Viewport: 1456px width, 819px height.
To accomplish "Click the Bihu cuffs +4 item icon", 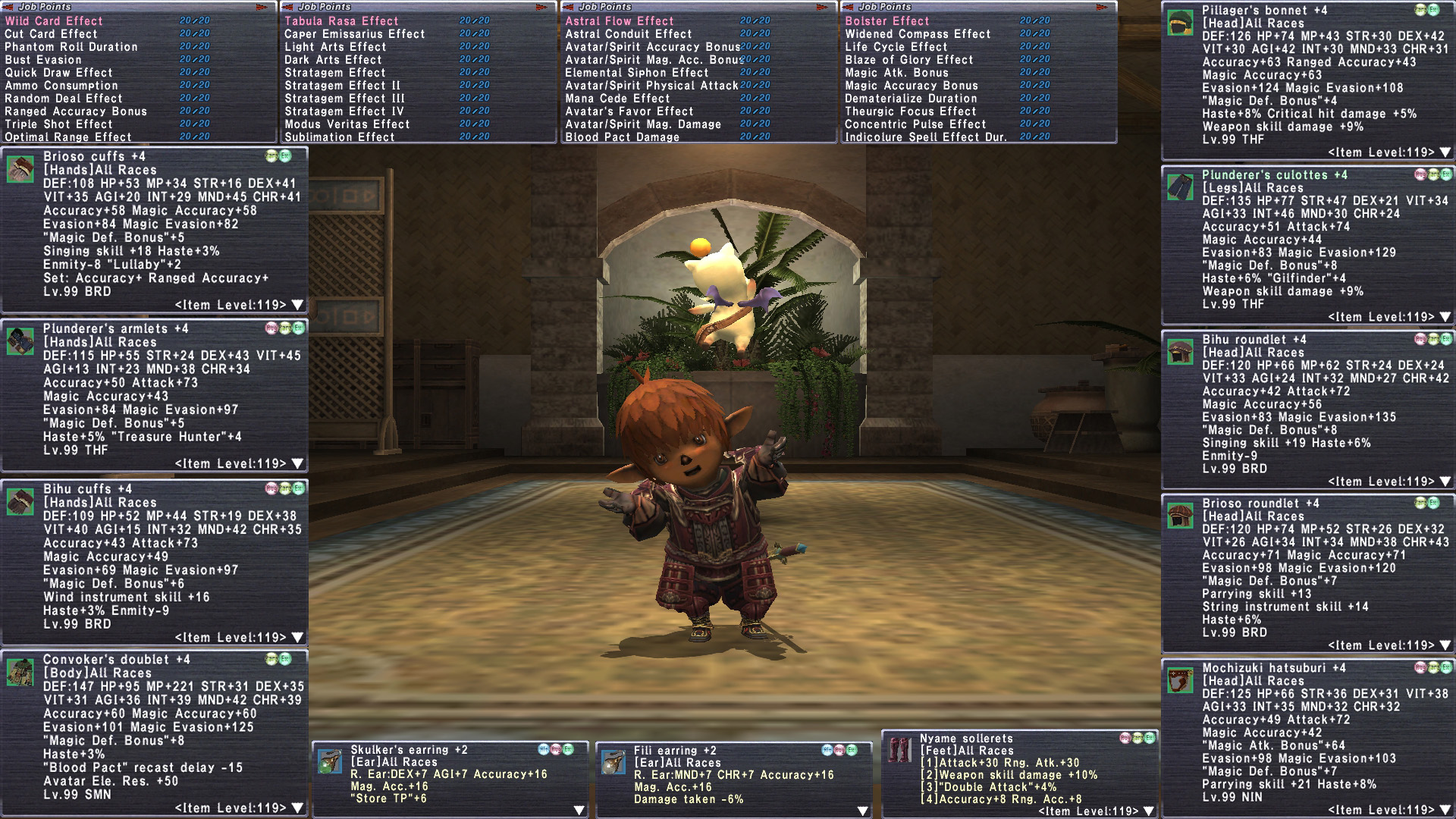I will point(20,501).
